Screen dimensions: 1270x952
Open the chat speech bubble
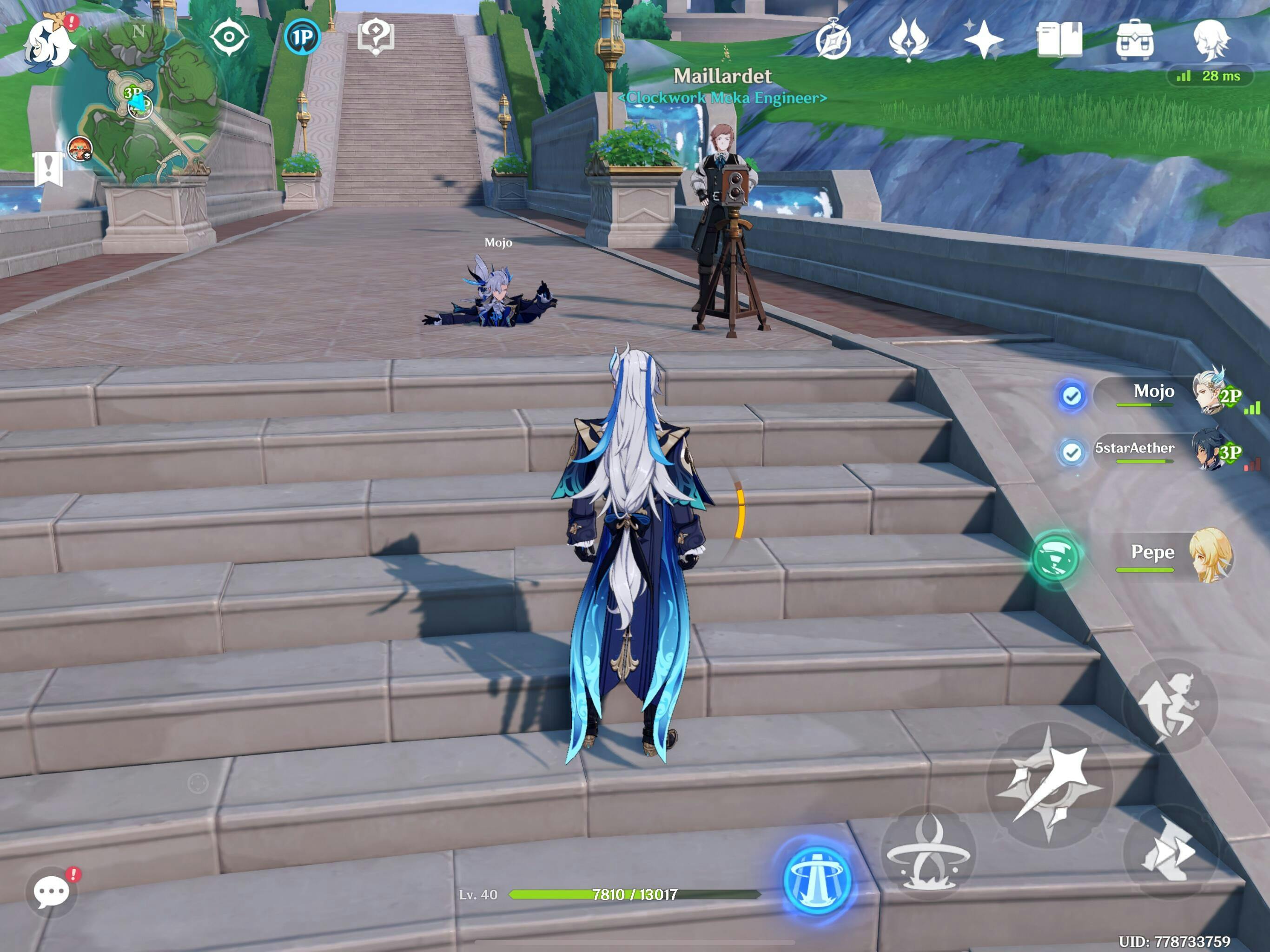pos(52,892)
